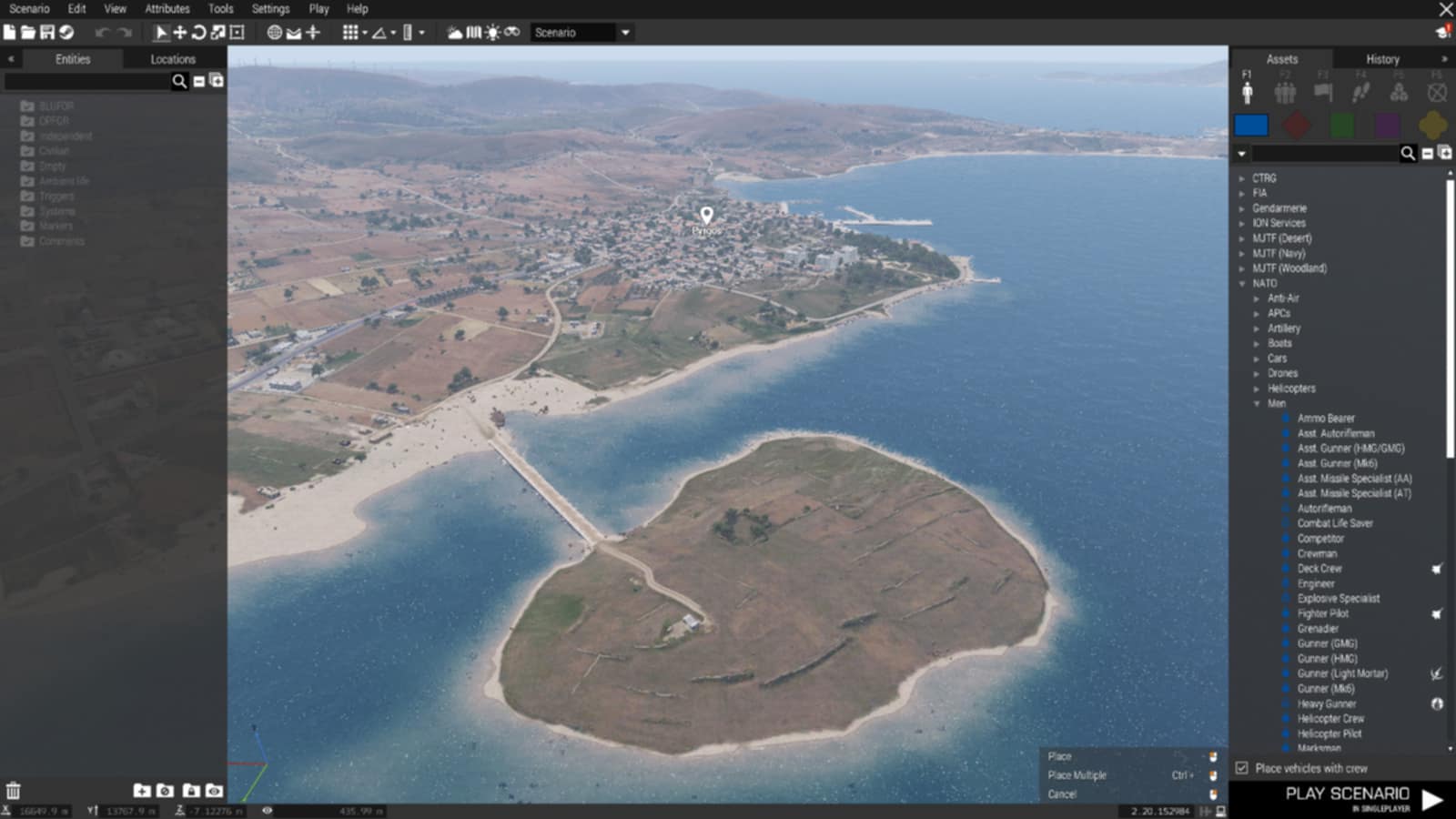The width and height of the screenshot is (1456, 819).
Task: Click the Pyrgos location marker
Action: click(706, 216)
